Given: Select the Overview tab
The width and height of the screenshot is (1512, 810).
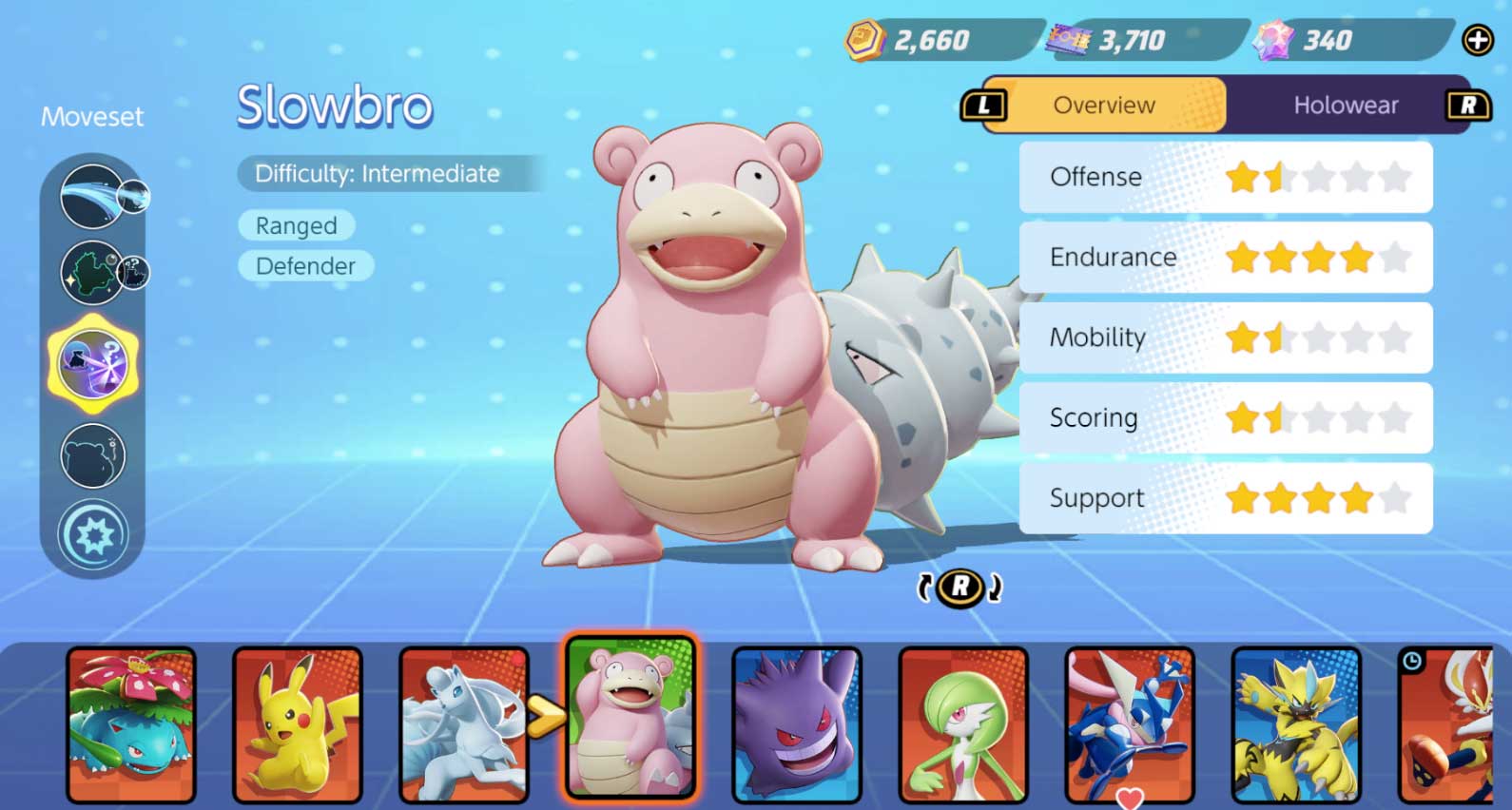Looking at the screenshot, I should (x=1103, y=105).
